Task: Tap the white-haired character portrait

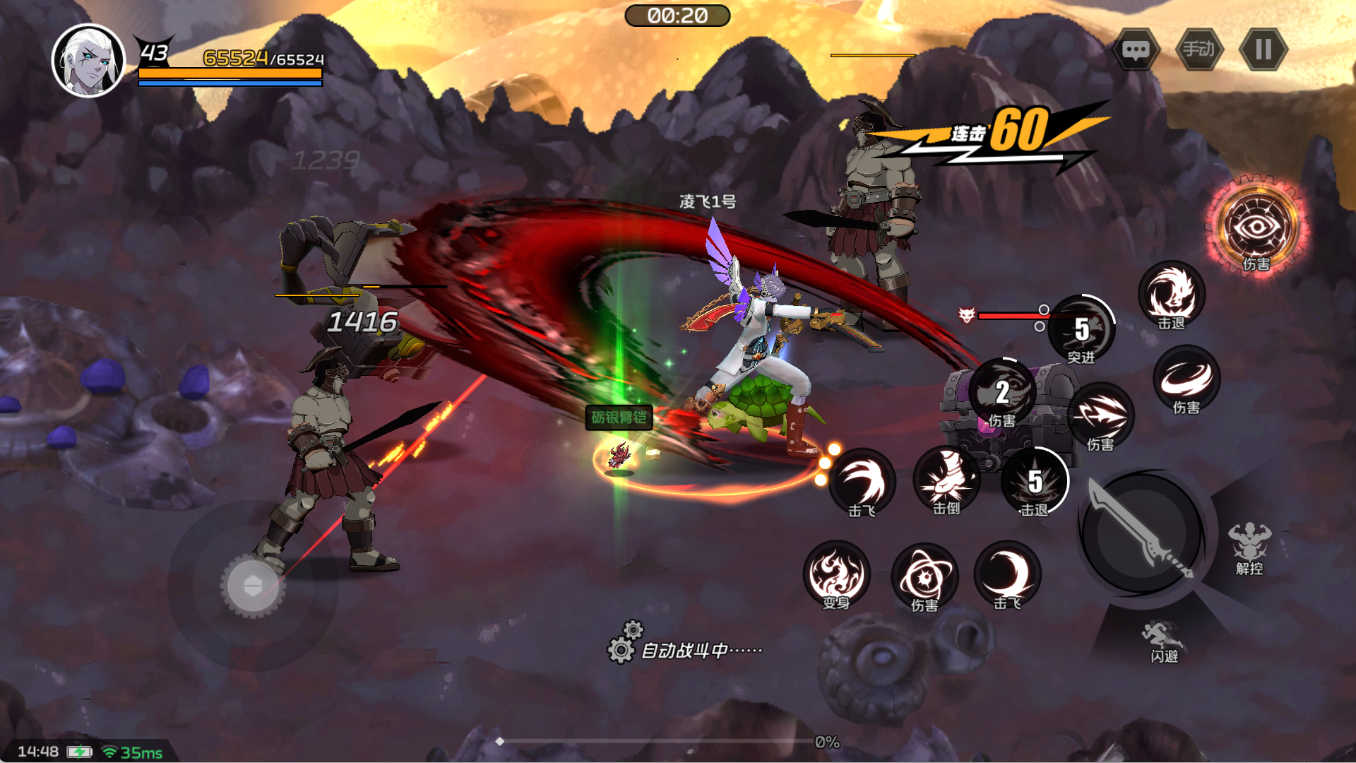Action: point(88,60)
